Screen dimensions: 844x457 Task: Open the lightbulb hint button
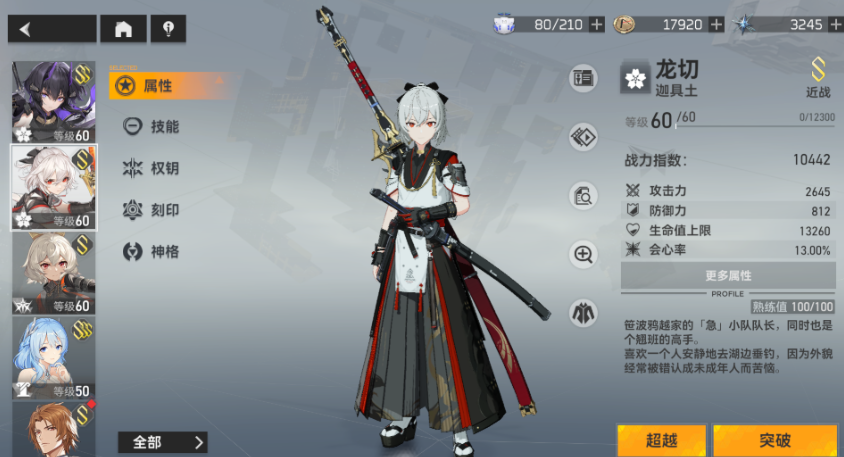[x=167, y=29]
